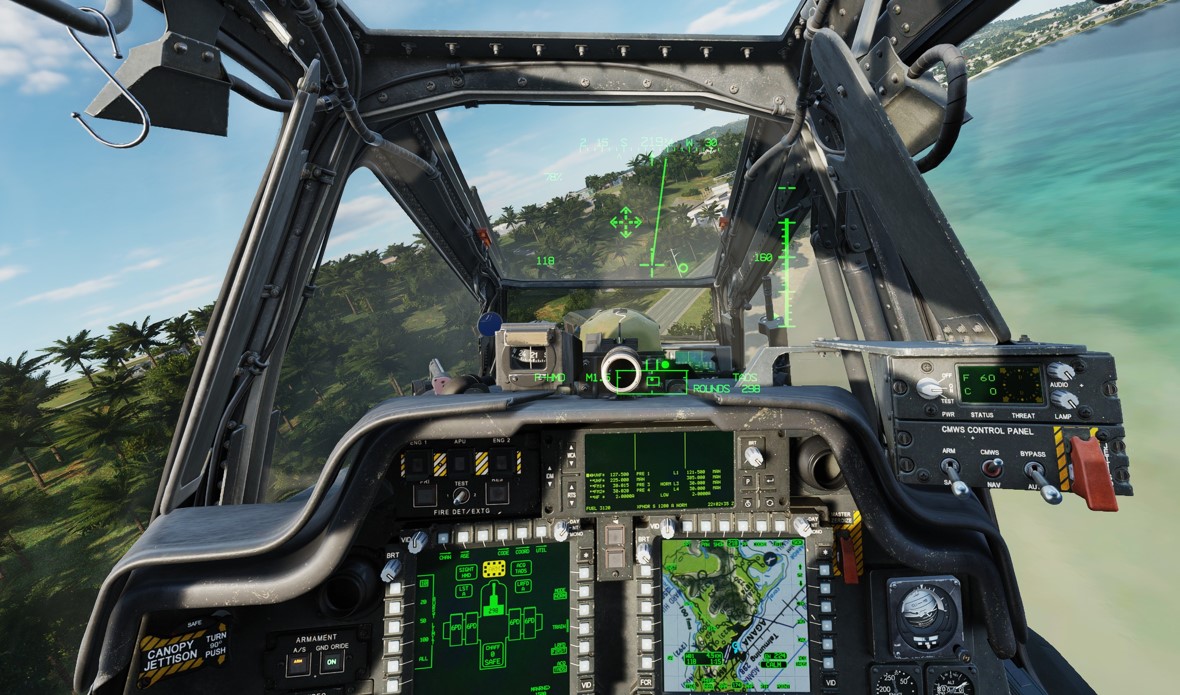Click the CMWS AUDIO knob

click(1062, 371)
